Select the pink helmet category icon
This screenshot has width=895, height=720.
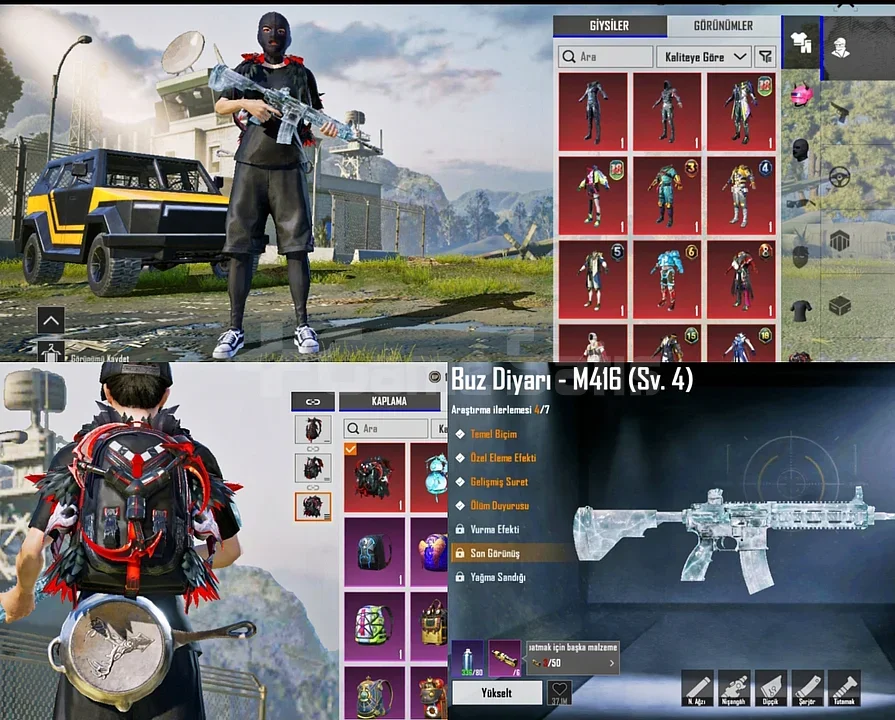tap(800, 96)
